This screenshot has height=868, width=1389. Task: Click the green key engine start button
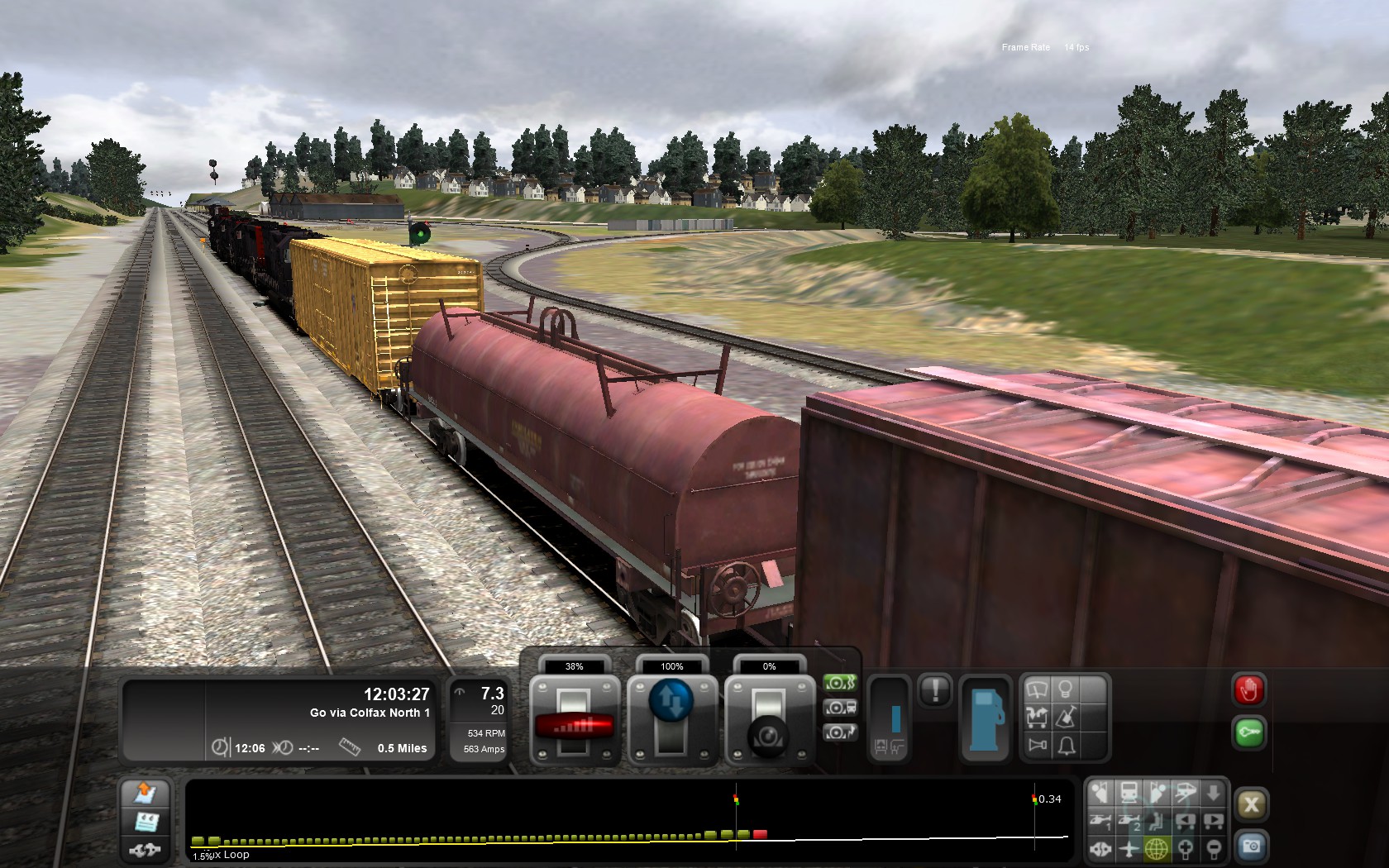[1248, 732]
